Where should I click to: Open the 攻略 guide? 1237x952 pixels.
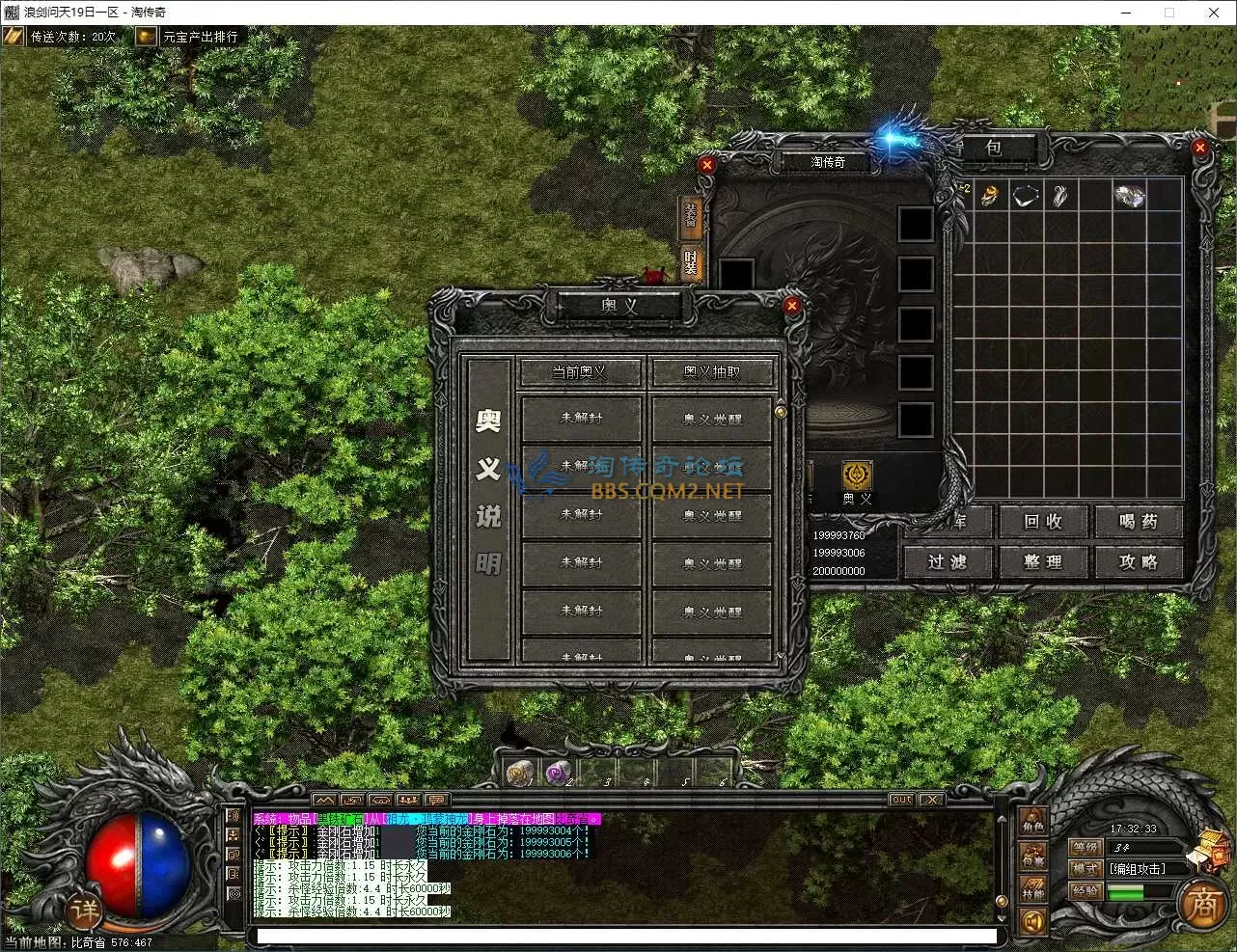(1139, 561)
